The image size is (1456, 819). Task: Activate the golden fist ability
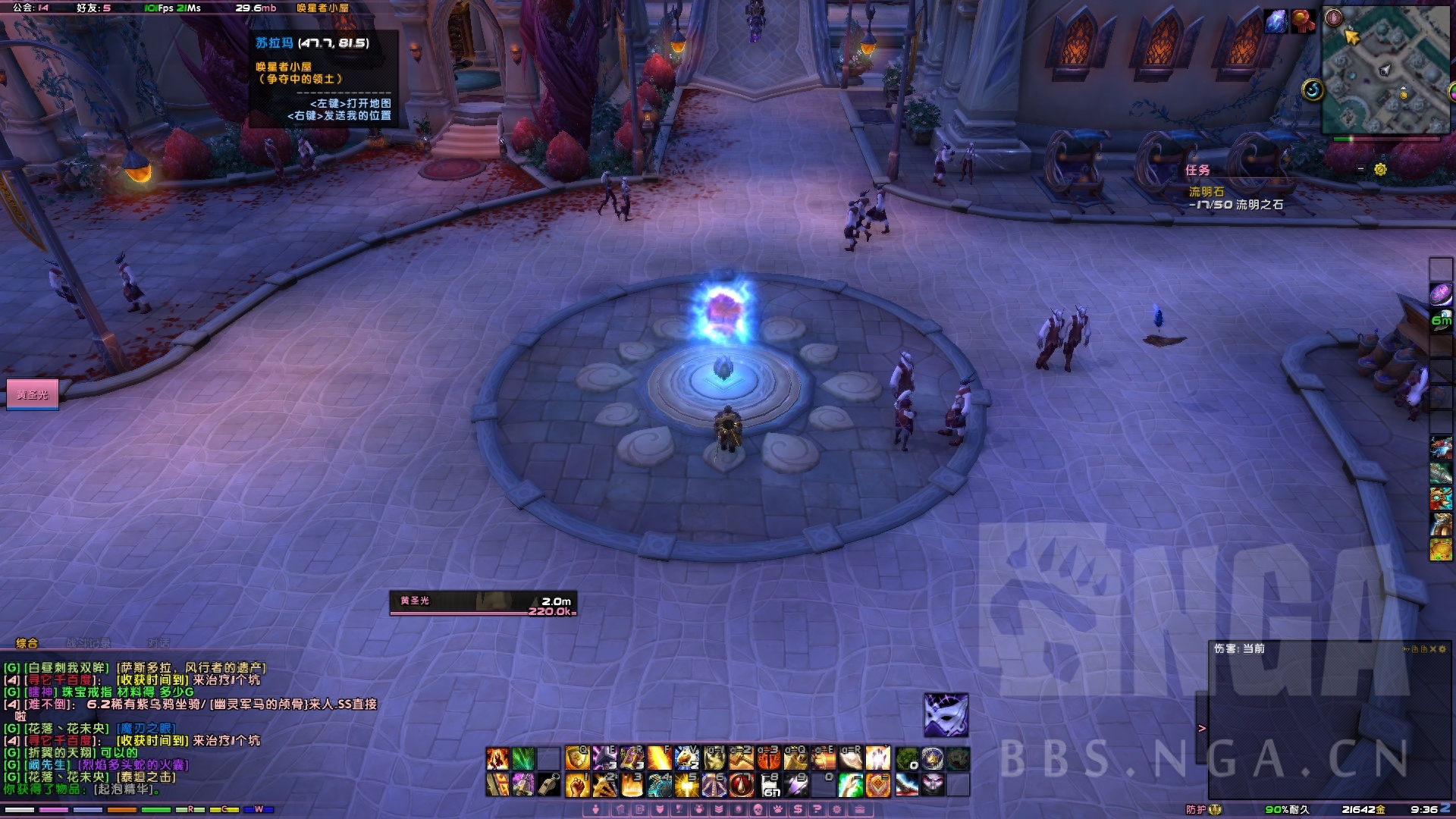click(x=577, y=785)
